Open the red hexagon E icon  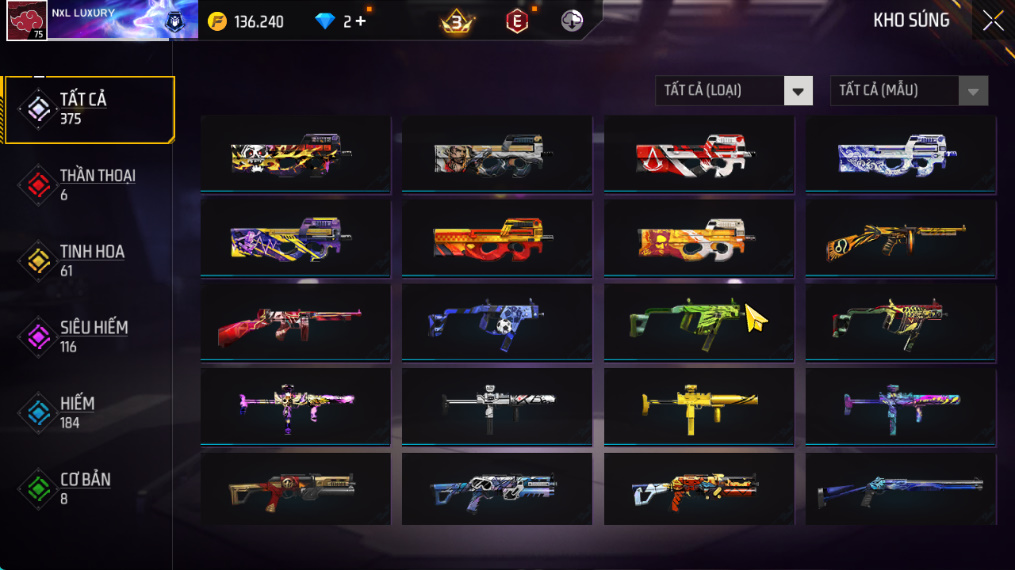[517, 21]
